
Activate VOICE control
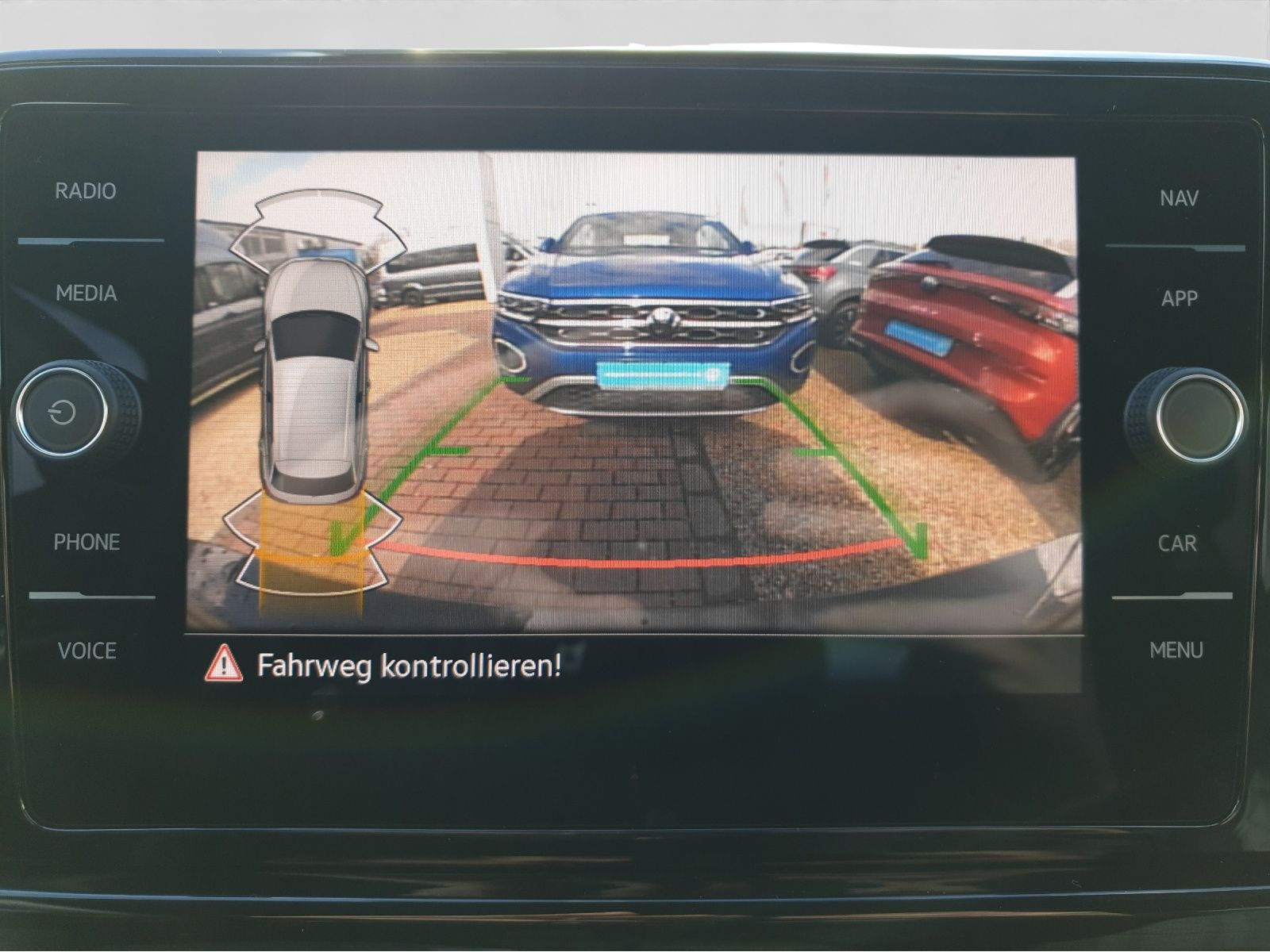coord(87,651)
